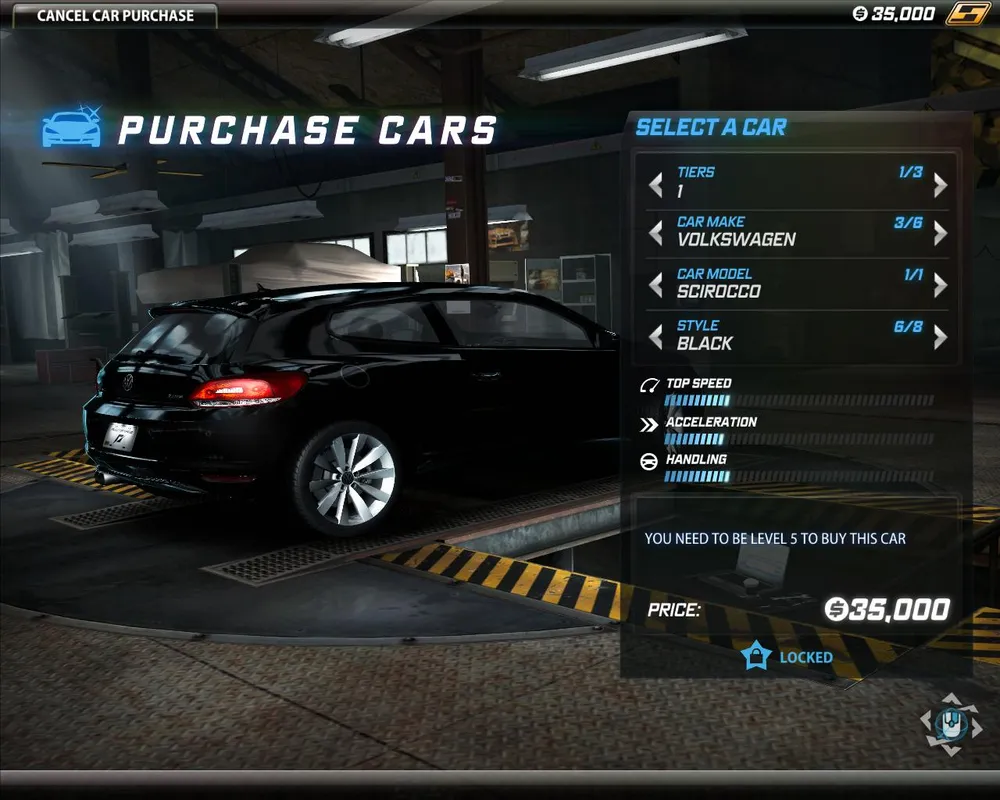Switch to the previous car make
The width and height of the screenshot is (1000, 800).
point(656,233)
